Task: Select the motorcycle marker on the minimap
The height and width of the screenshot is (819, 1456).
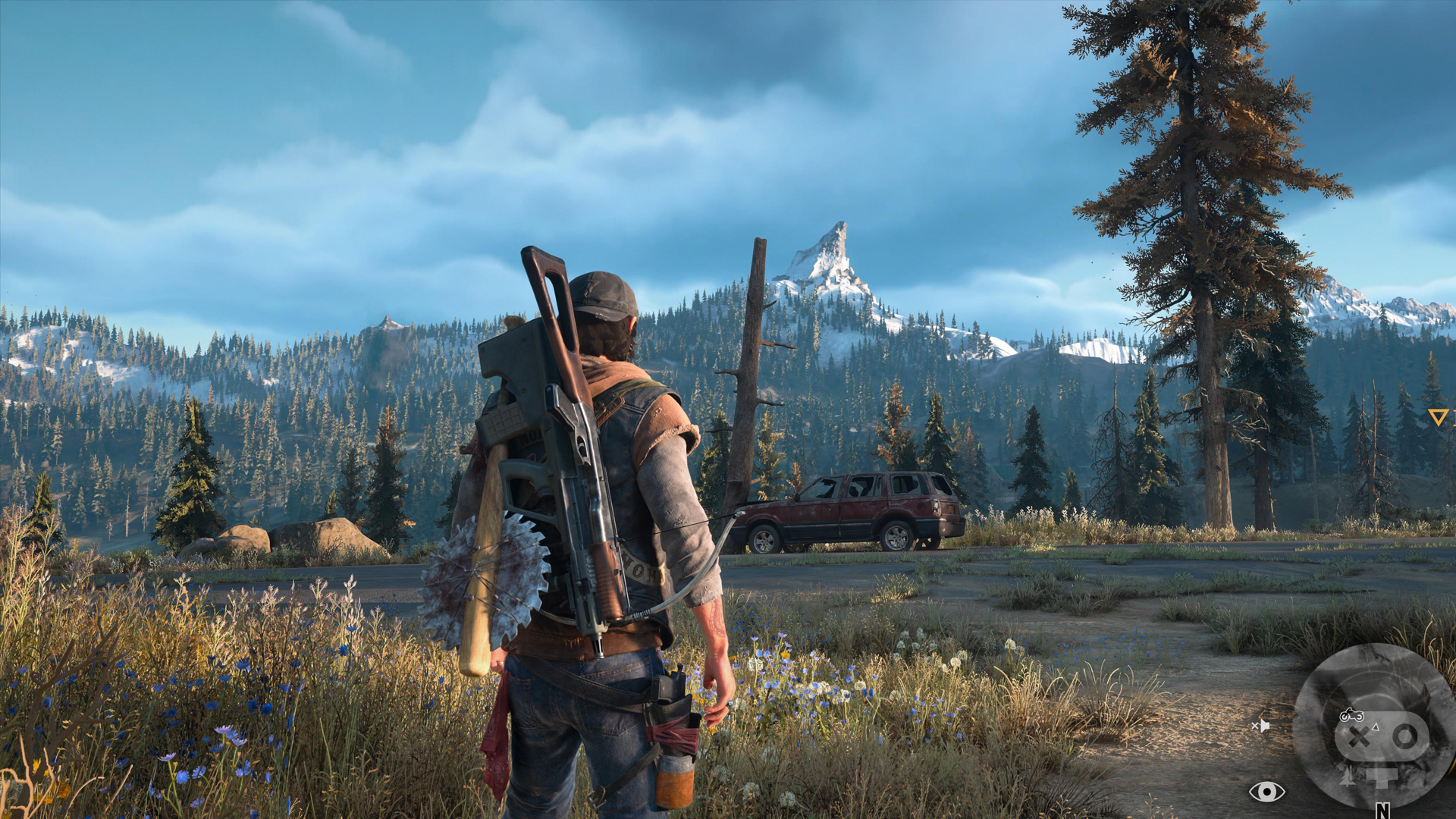Action: [1351, 715]
